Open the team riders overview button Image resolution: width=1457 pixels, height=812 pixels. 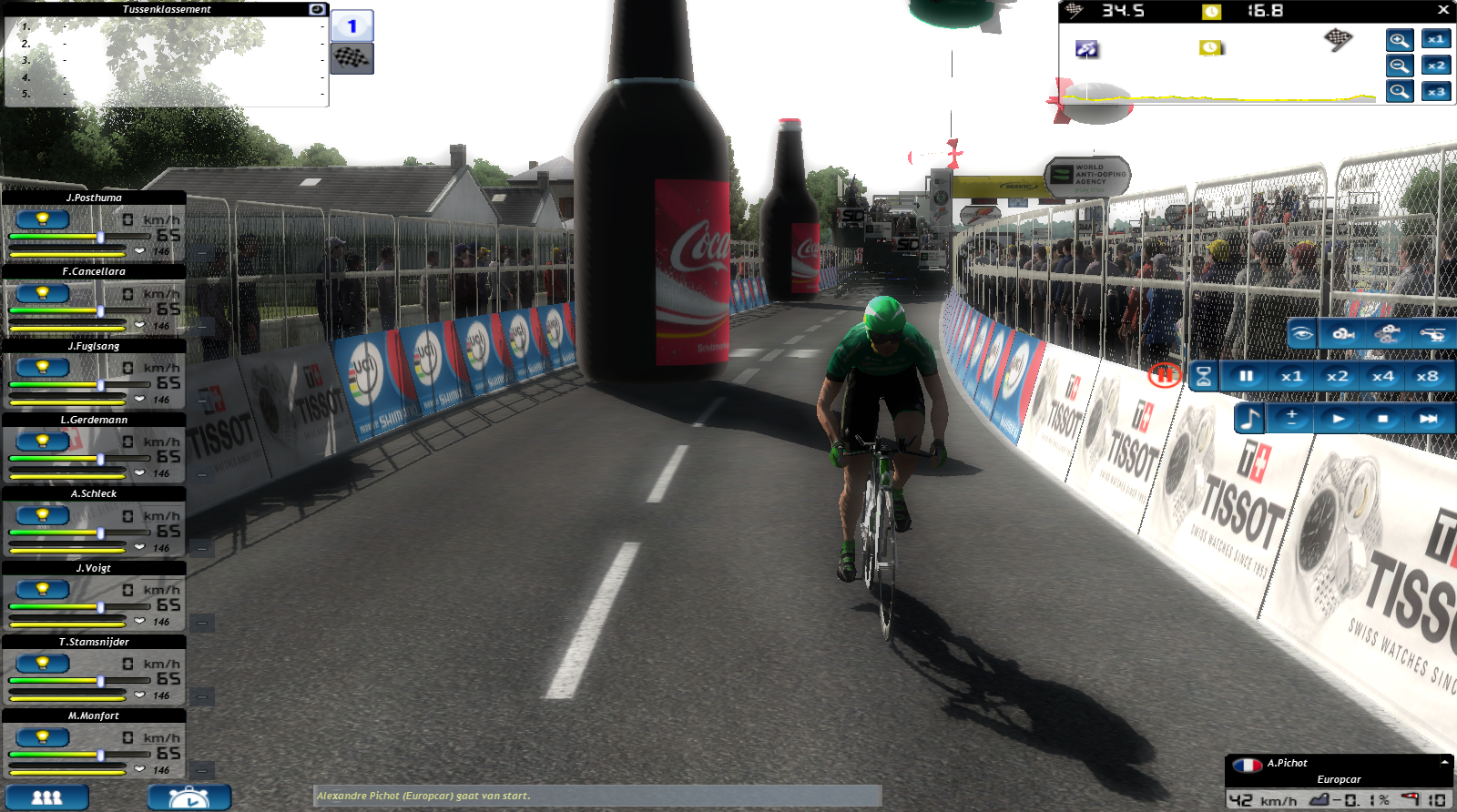coord(47,797)
